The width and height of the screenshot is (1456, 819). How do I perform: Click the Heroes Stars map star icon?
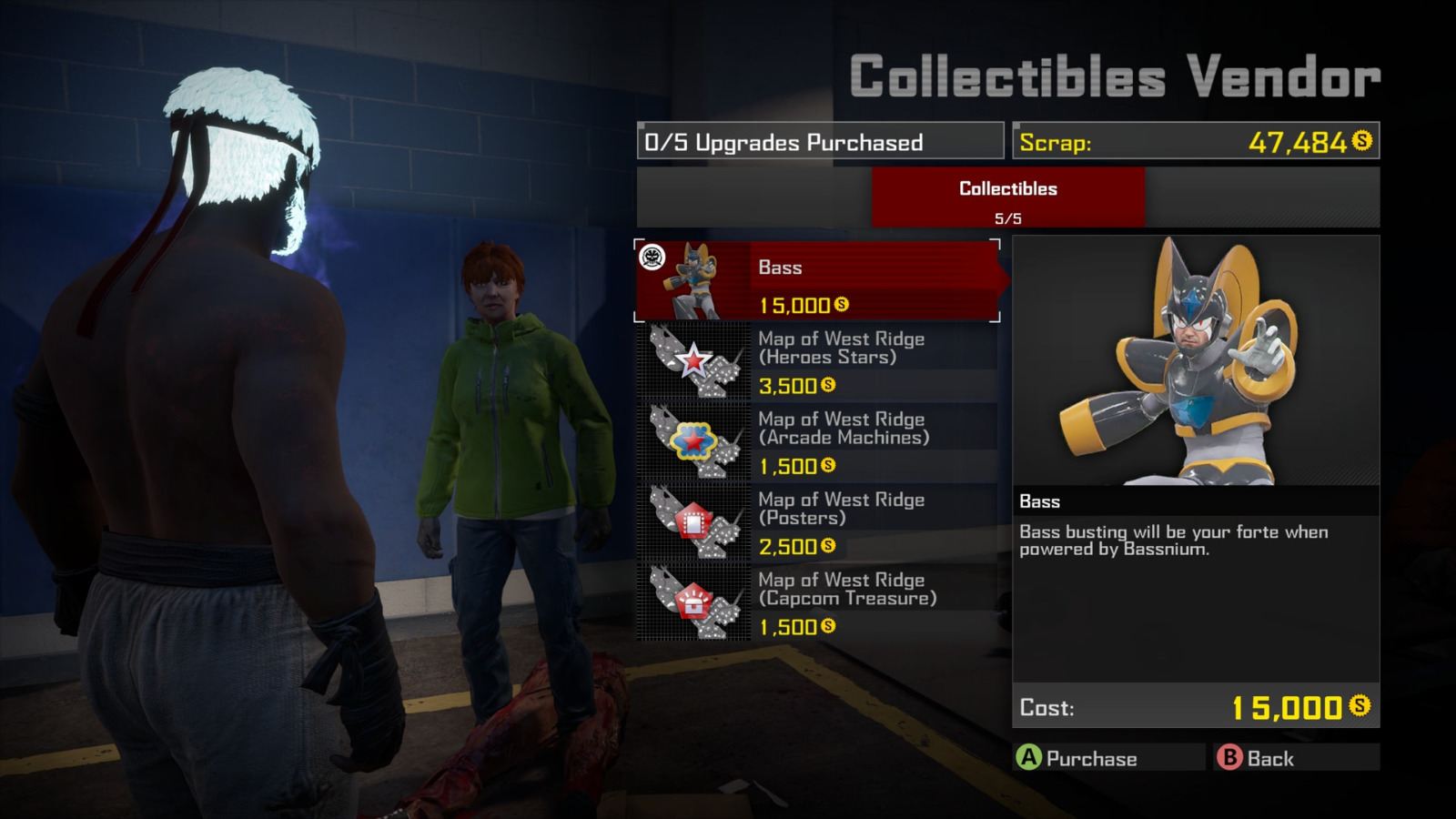click(696, 360)
